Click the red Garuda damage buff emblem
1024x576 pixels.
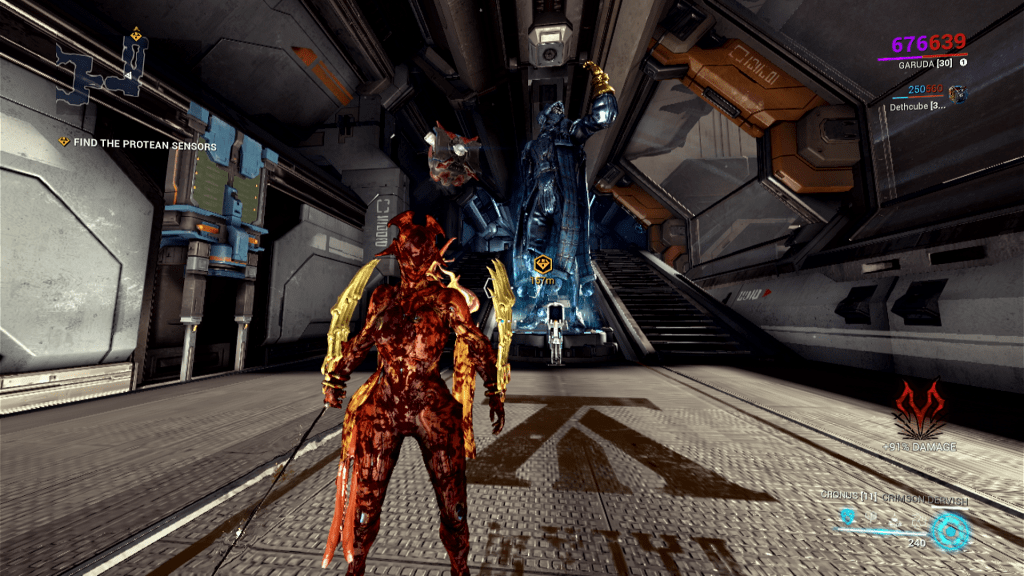(918, 408)
